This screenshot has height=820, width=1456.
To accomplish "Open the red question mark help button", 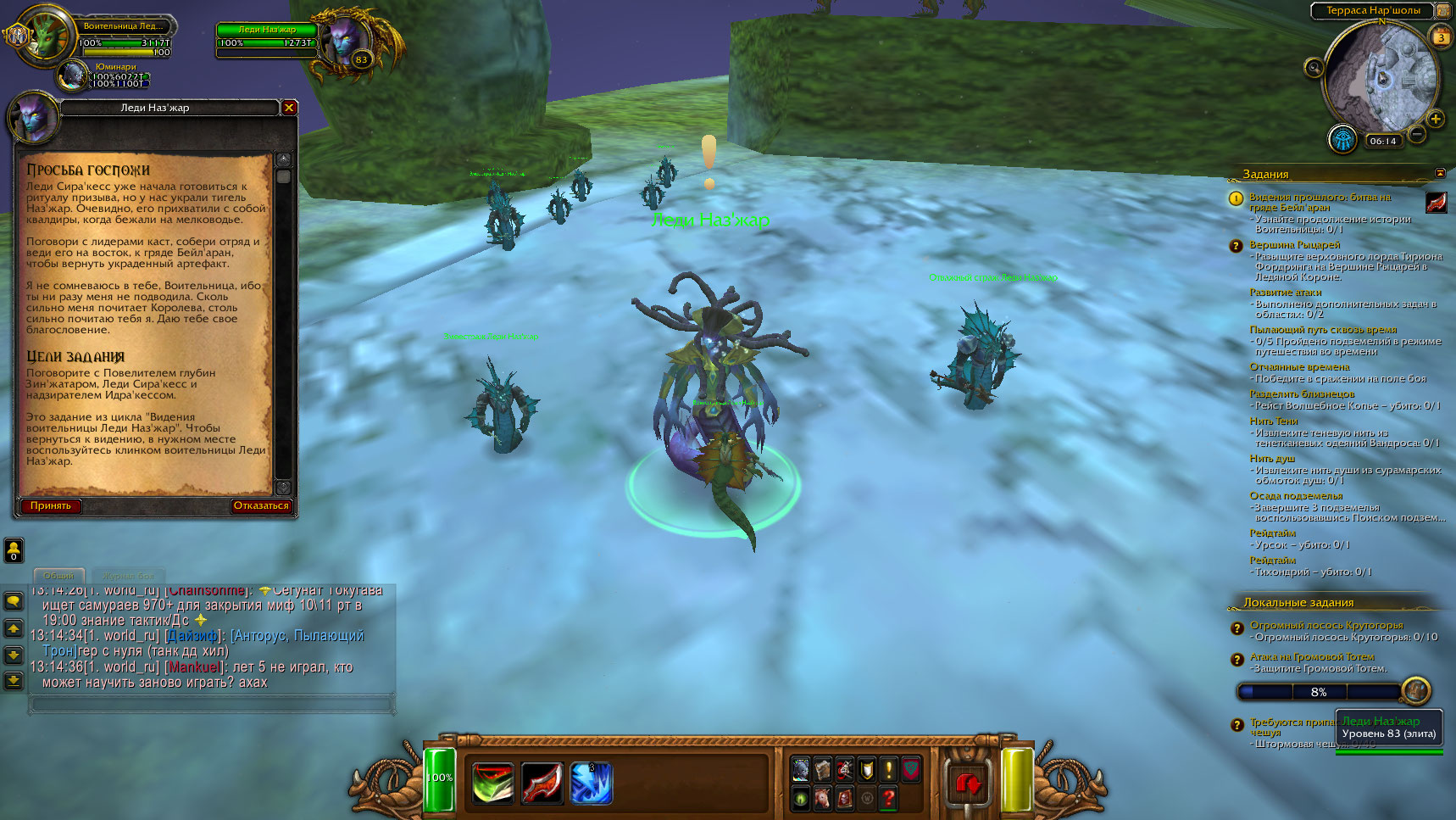I will tap(887, 797).
